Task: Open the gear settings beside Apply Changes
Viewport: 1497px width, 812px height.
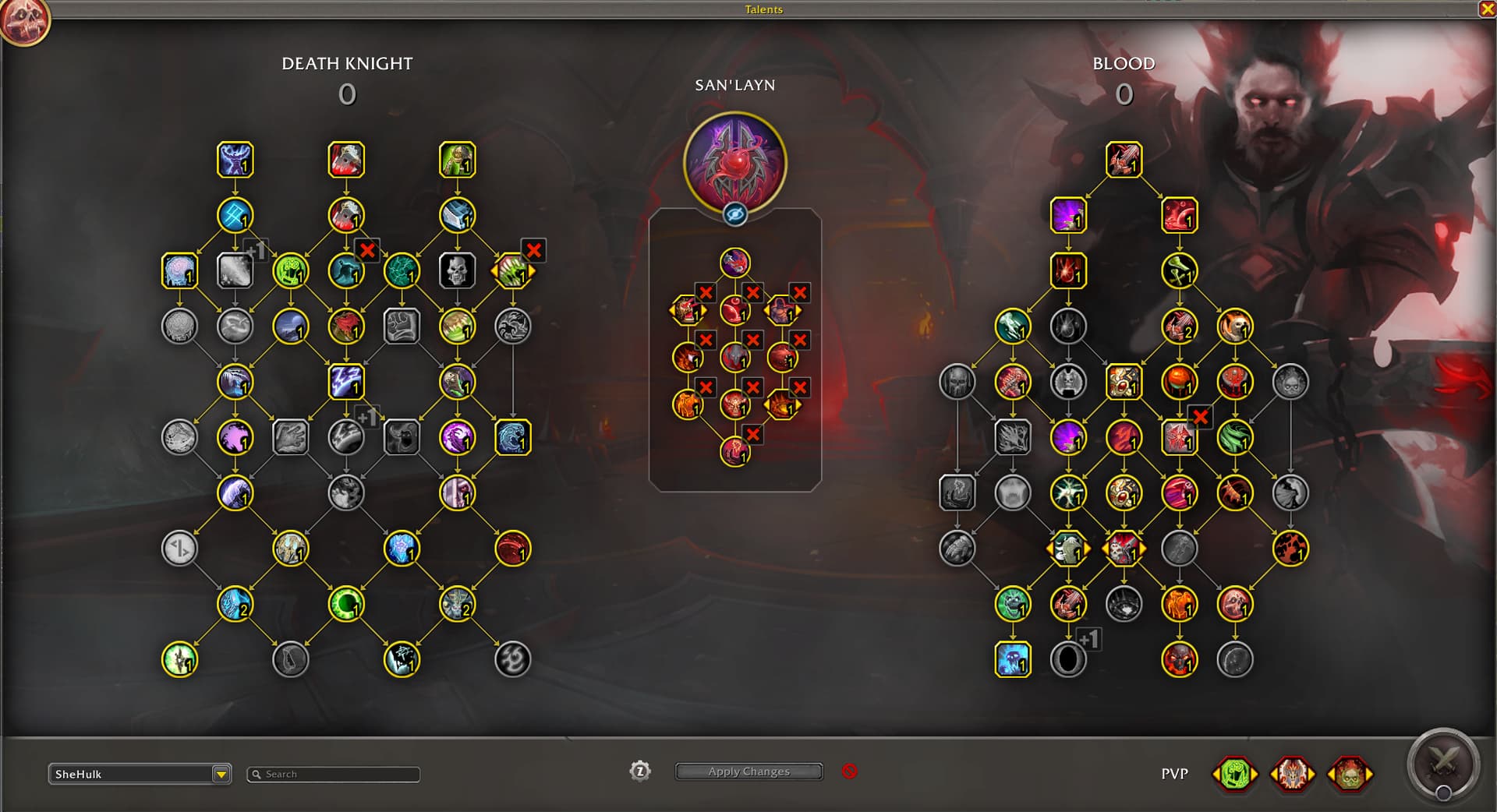Action: coord(639,771)
